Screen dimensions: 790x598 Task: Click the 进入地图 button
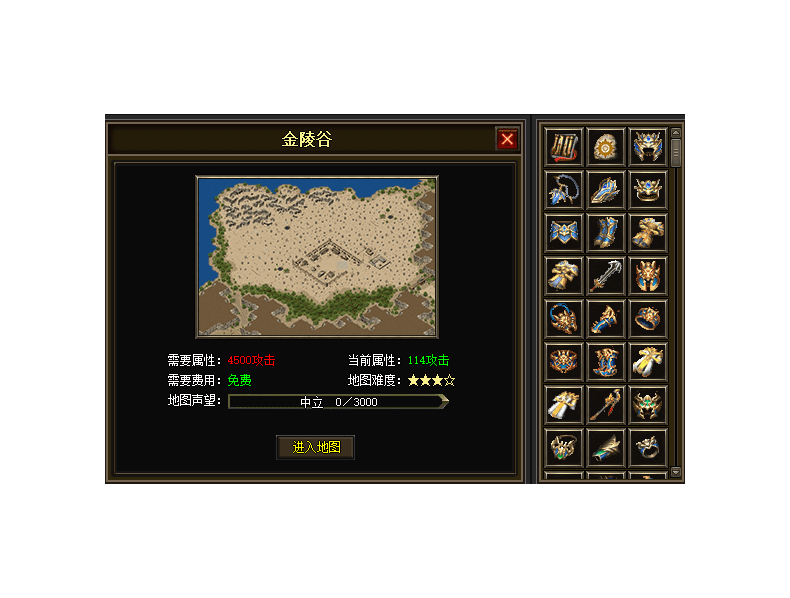point(316,447)
